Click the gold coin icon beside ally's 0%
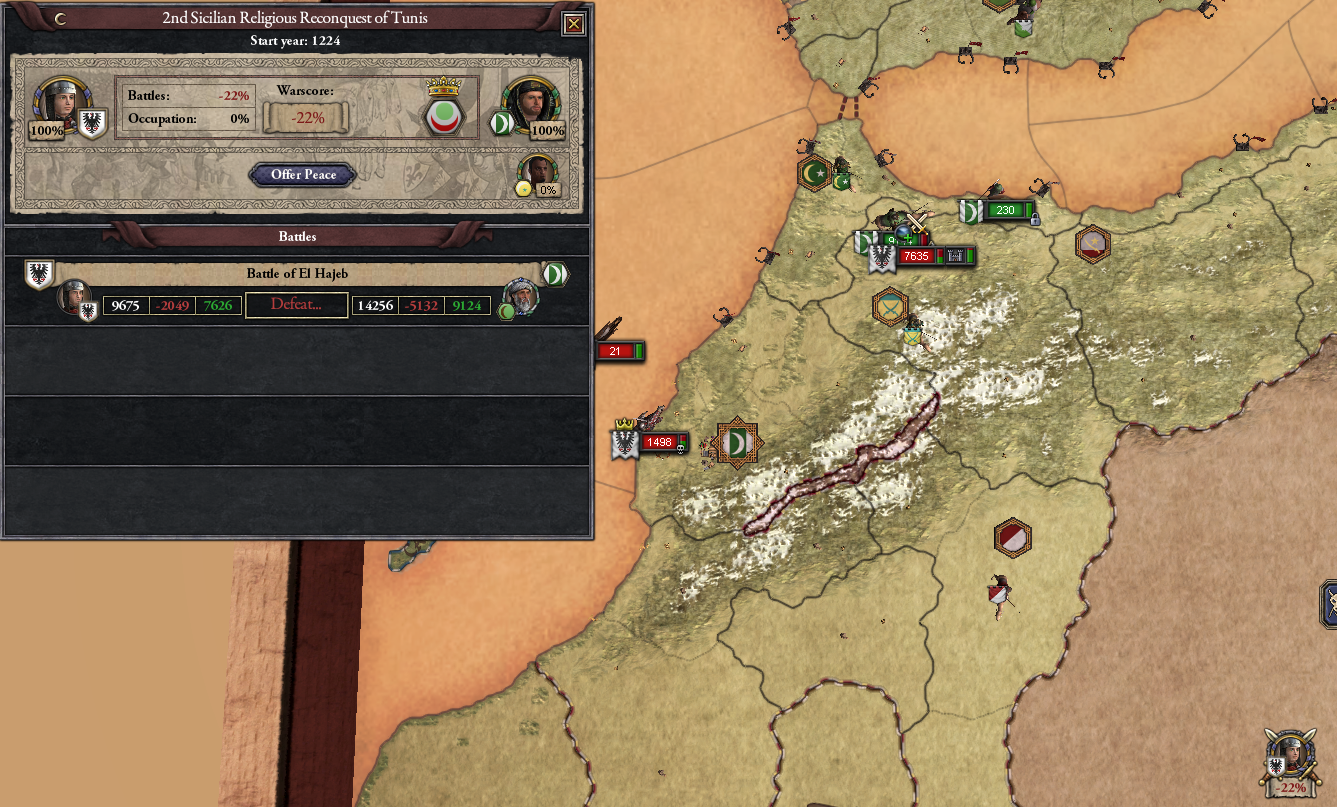This screenshot has width=1337, height=807. pyautogui.click(x=525, y=187)
